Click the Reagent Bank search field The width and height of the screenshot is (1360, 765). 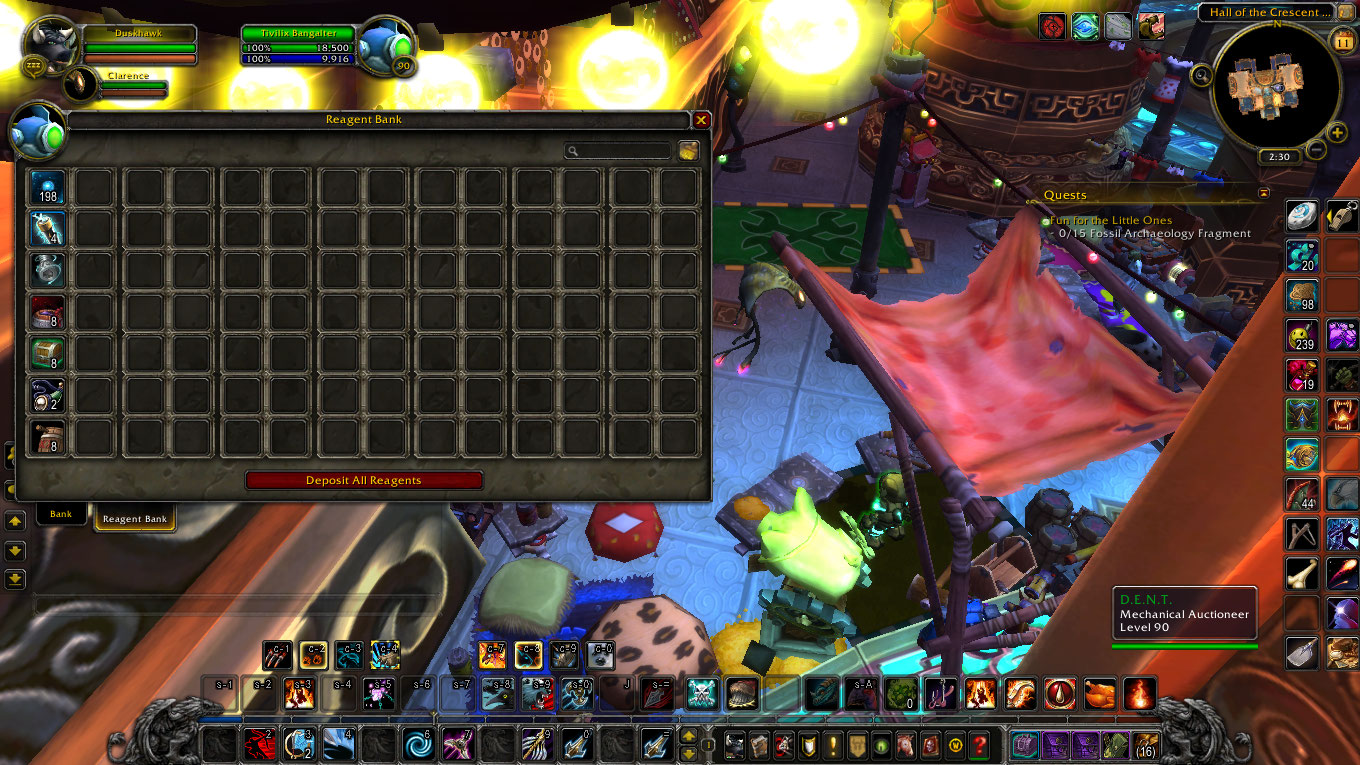coord(615,150)
